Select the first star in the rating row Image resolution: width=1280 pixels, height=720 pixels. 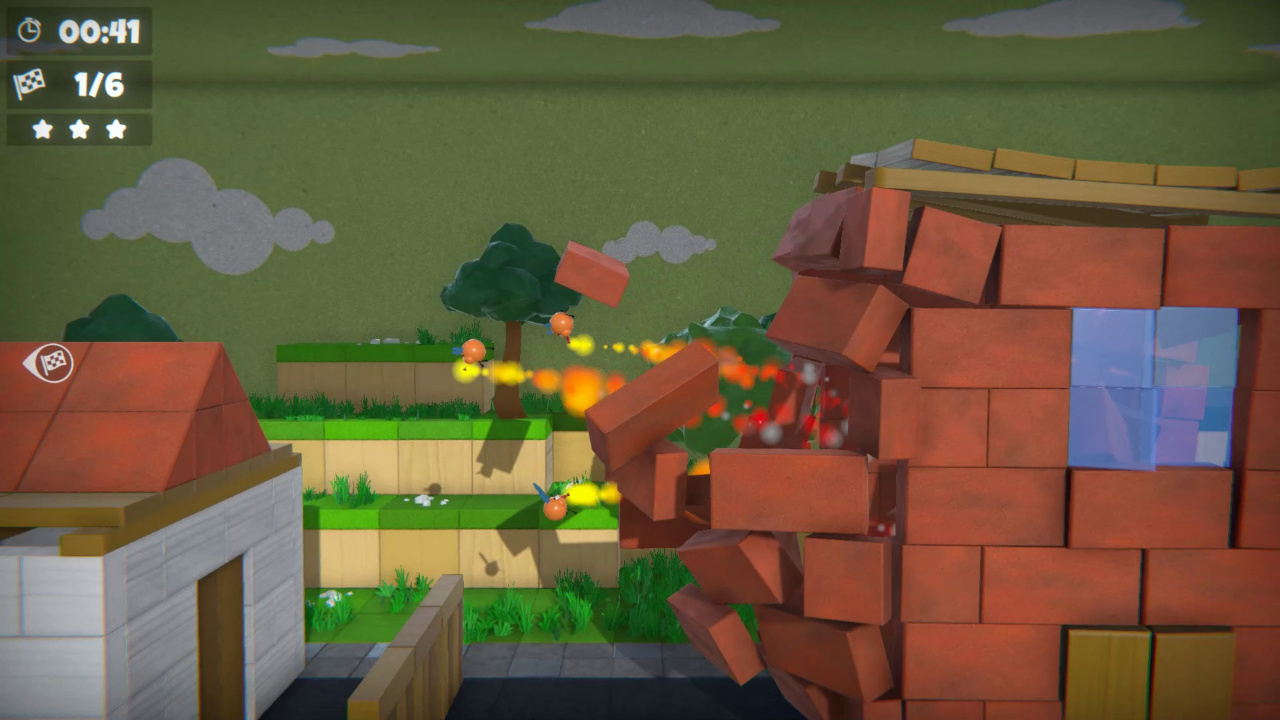click(42, 128)
